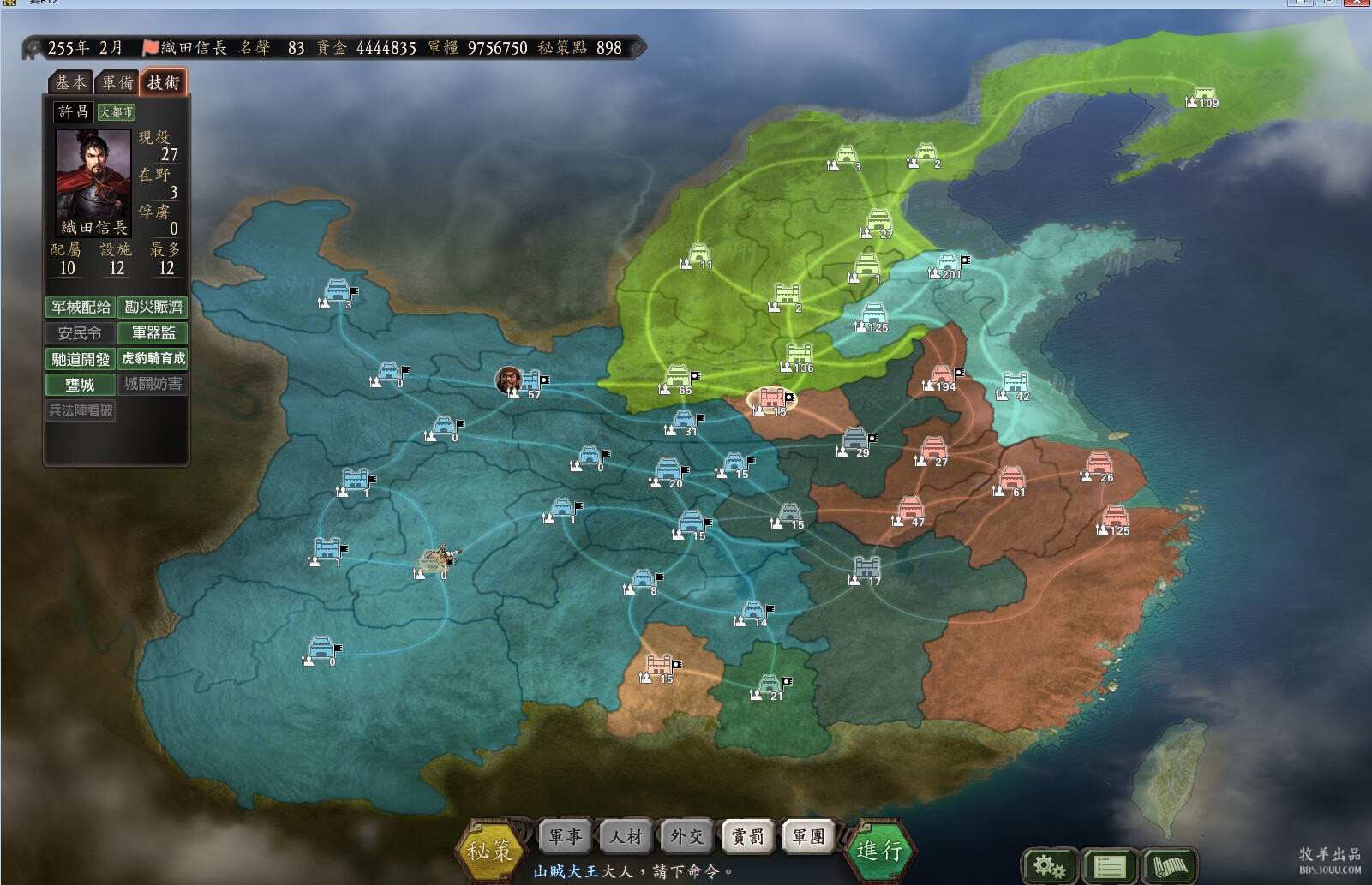End the turn with the 進行 button

click(879, 848)
